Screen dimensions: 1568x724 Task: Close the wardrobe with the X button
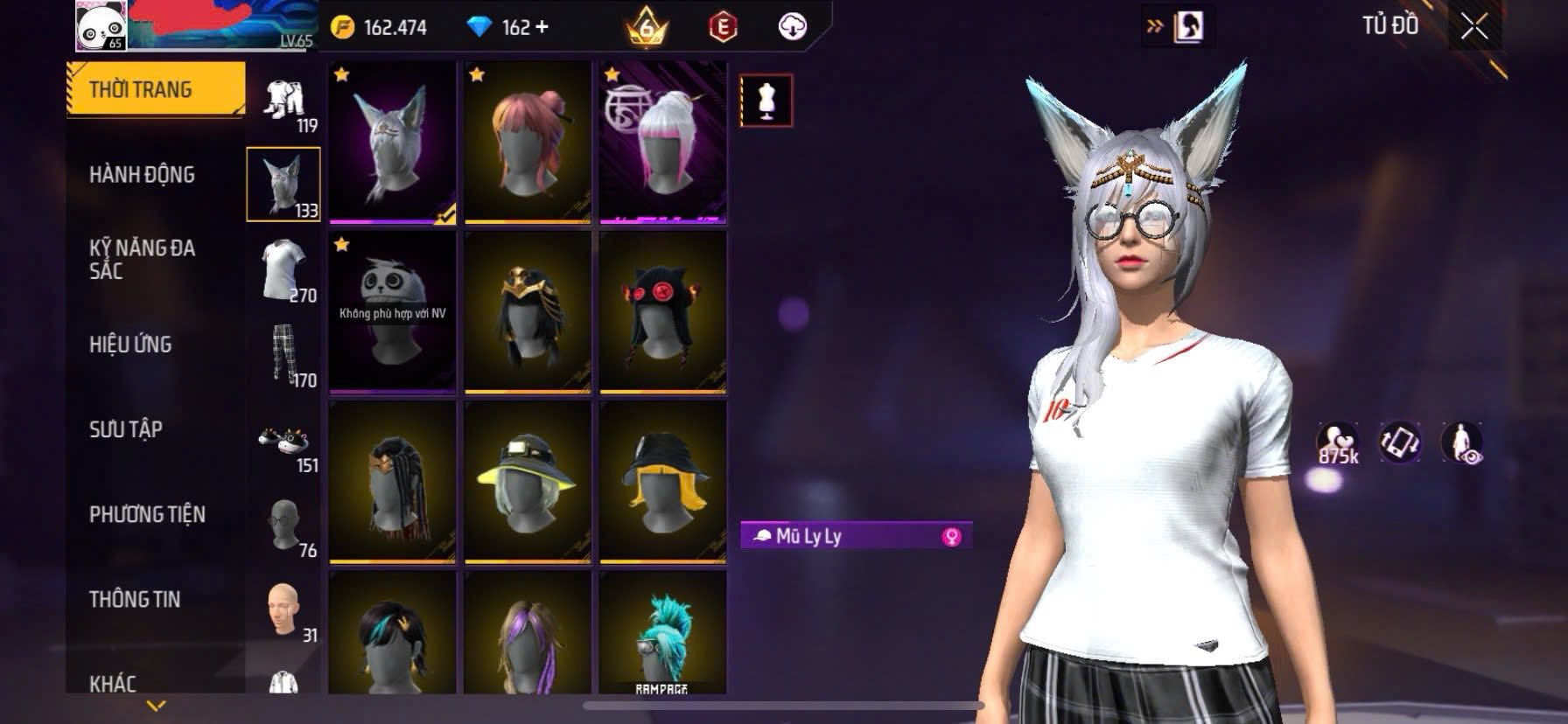tap(1473, 27)
